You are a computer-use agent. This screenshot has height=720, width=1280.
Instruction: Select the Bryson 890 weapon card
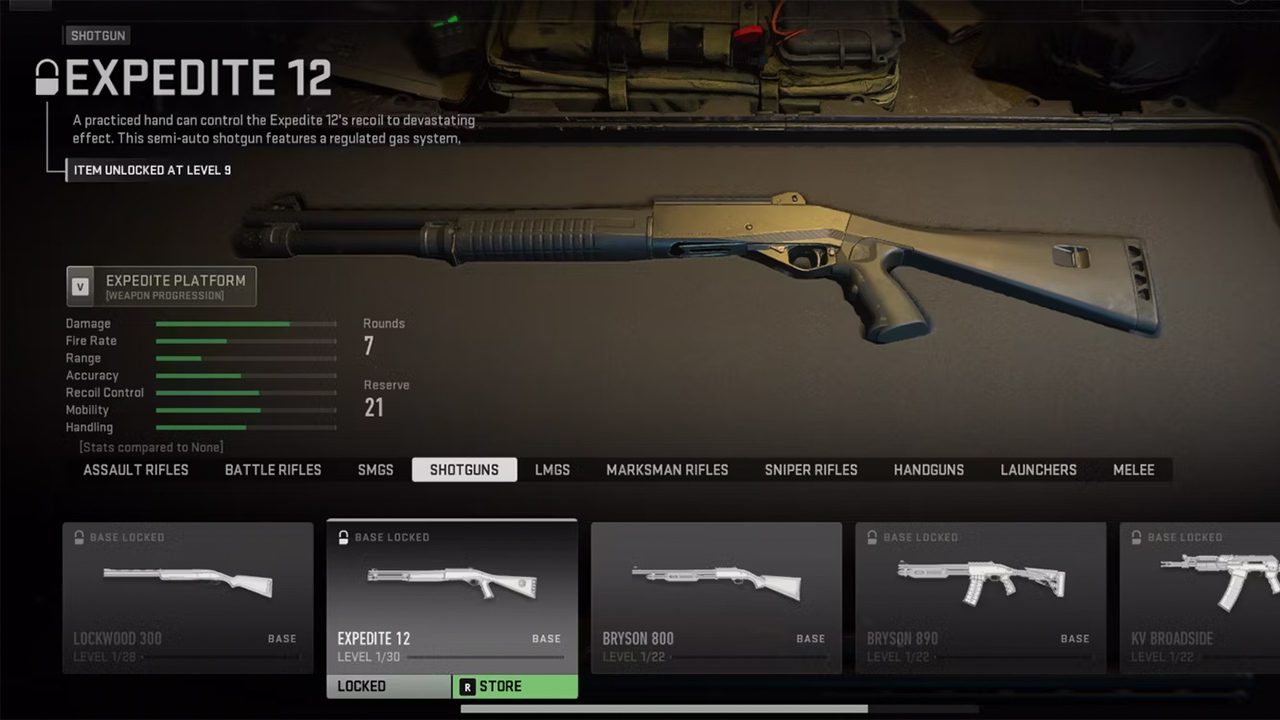pyautogui.click(x=980, y=597)
